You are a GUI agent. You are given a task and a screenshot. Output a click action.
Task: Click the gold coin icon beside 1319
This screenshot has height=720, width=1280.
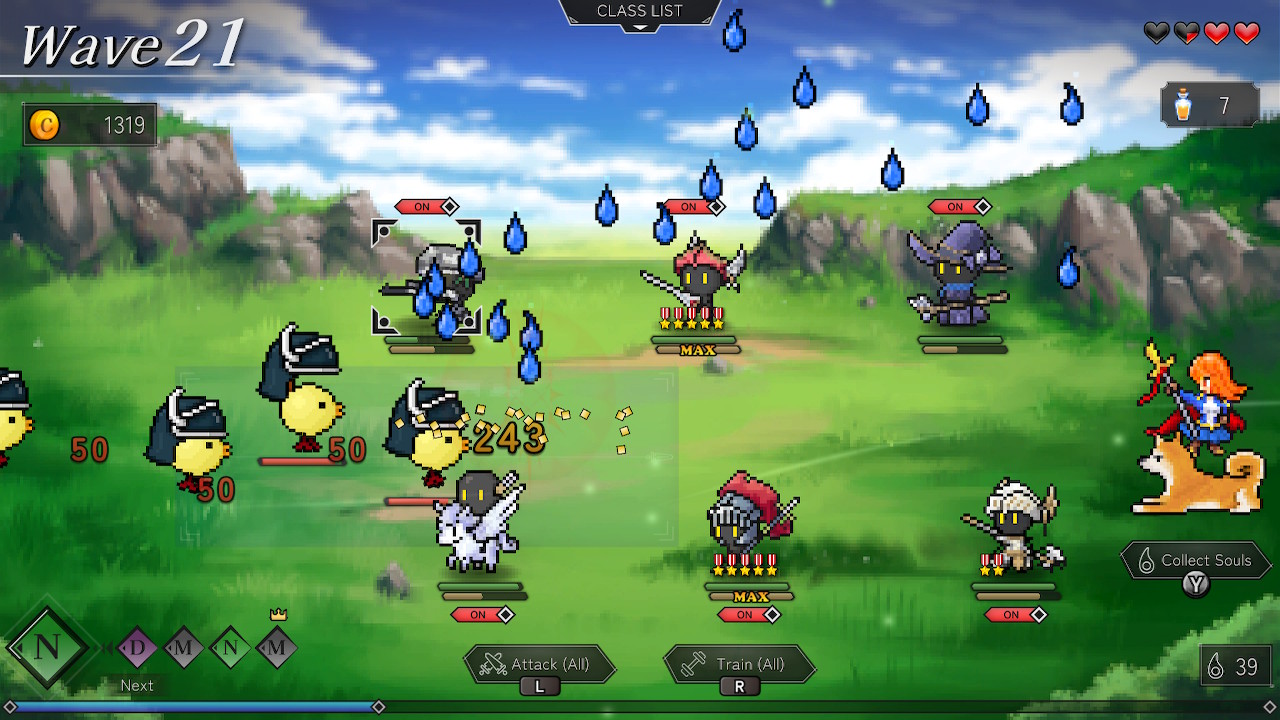coord(45,124)
